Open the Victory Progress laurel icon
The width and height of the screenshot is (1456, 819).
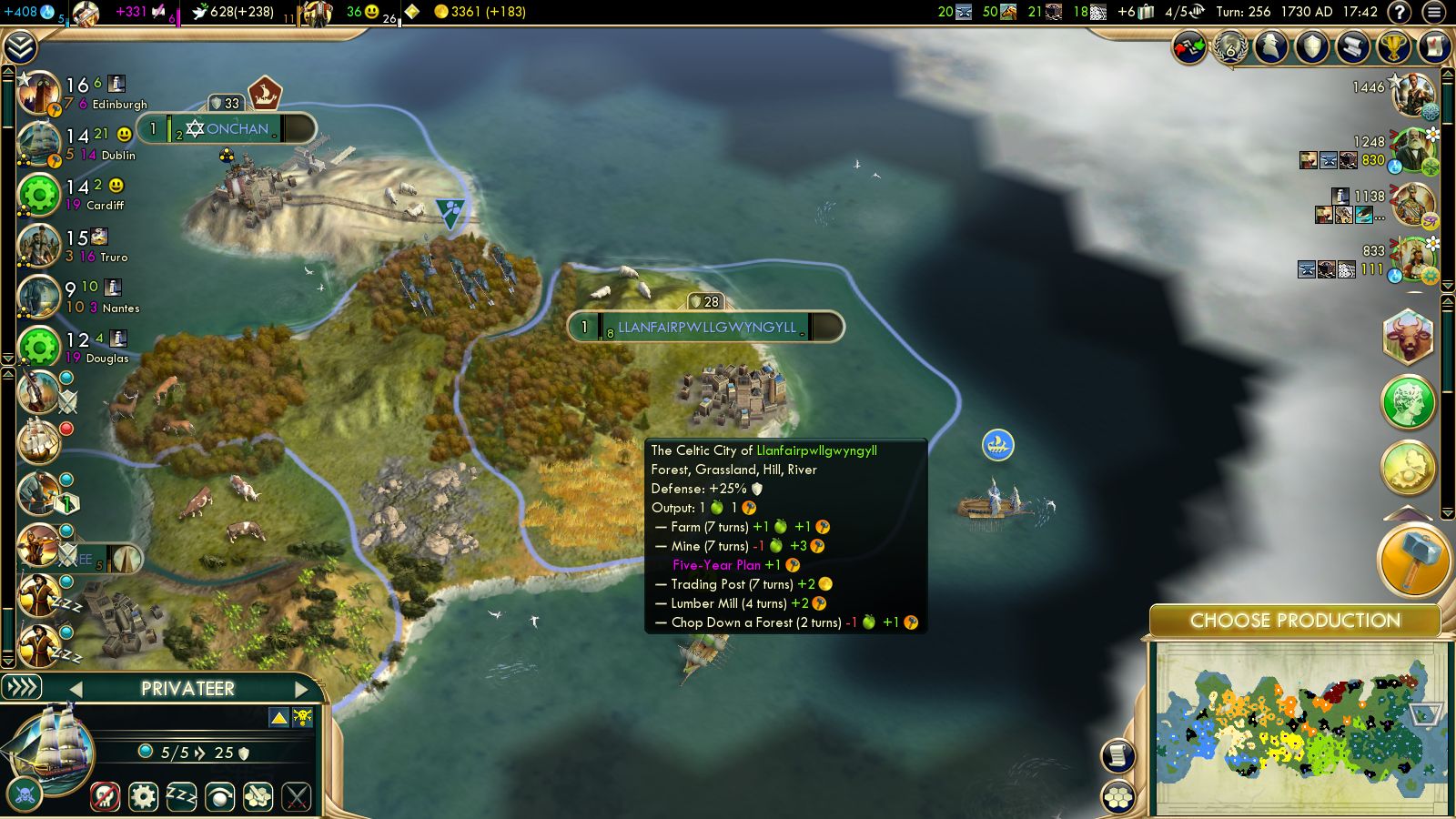coord(1229,50)
